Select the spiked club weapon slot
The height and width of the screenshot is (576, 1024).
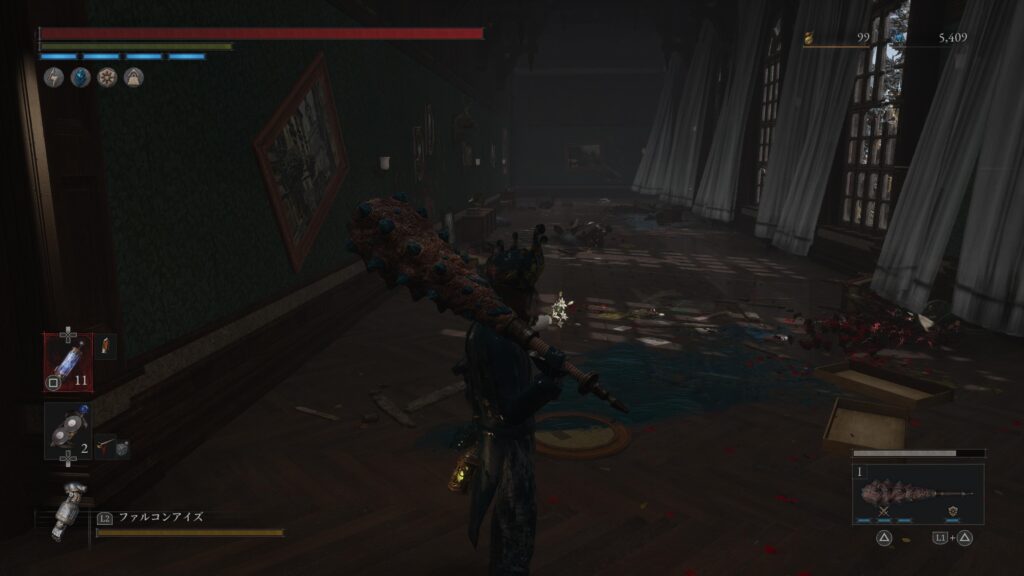(917, 491)
